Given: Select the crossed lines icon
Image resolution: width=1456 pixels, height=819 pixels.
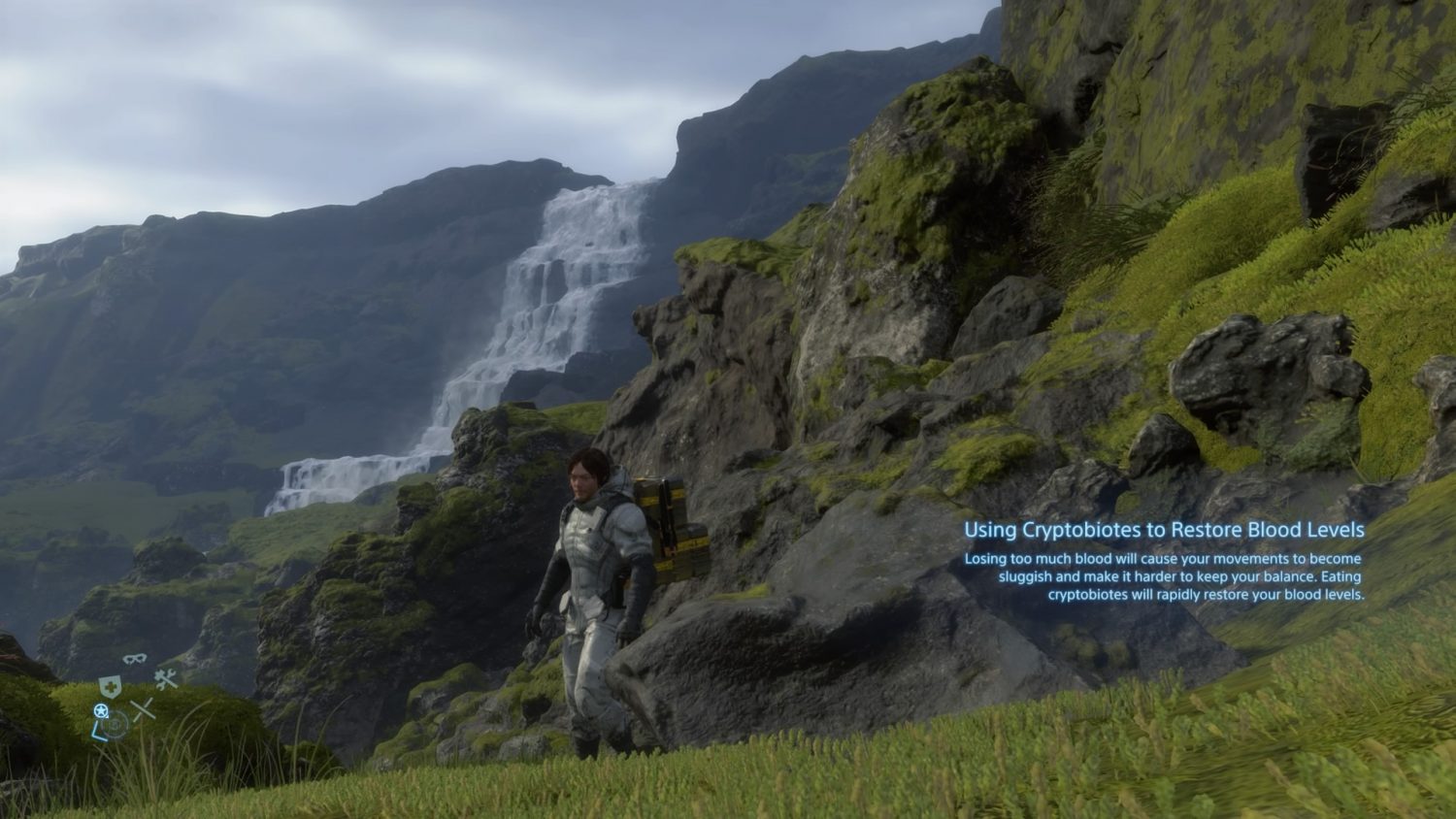Looking at the screenshot, I should pos(144,709).
